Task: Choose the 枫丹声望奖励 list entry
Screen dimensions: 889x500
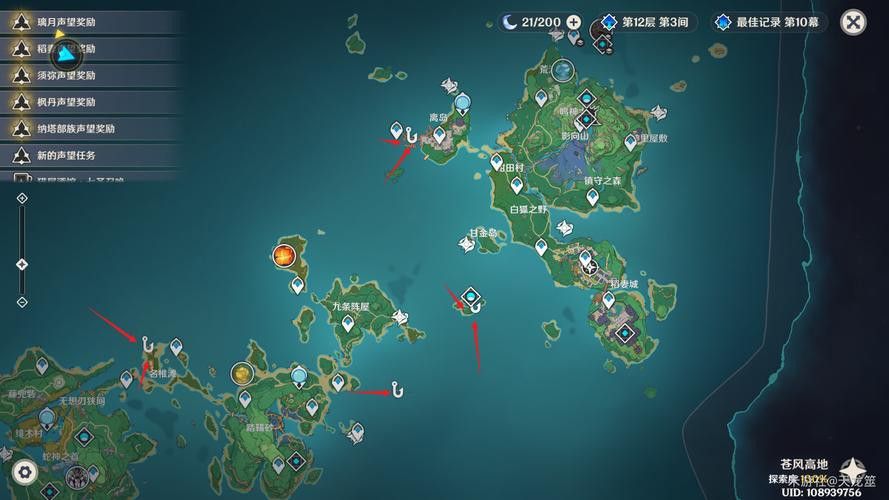Action: [90, 101]
